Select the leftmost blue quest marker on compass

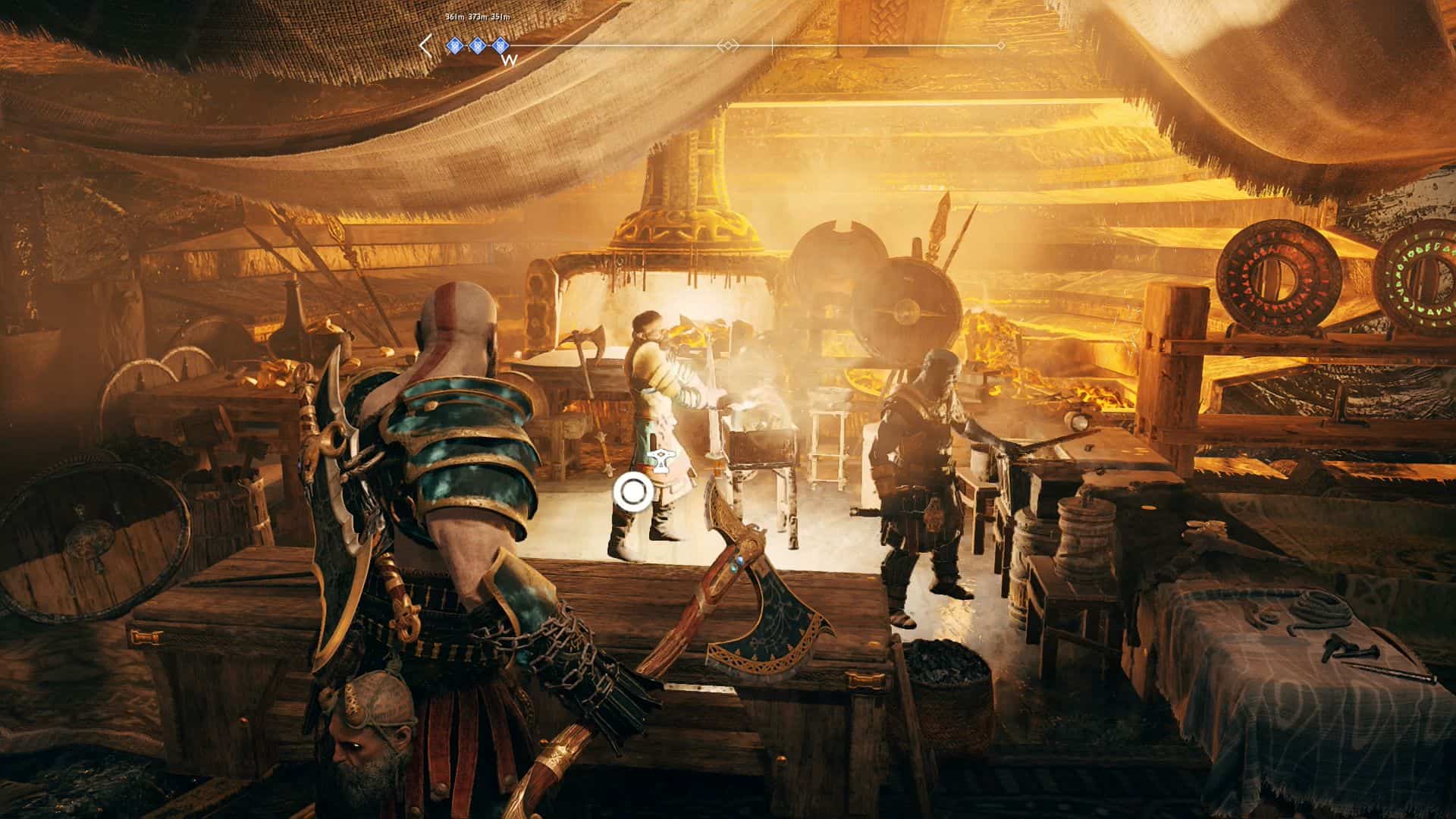pyautogui.click(x=453, y=45)
